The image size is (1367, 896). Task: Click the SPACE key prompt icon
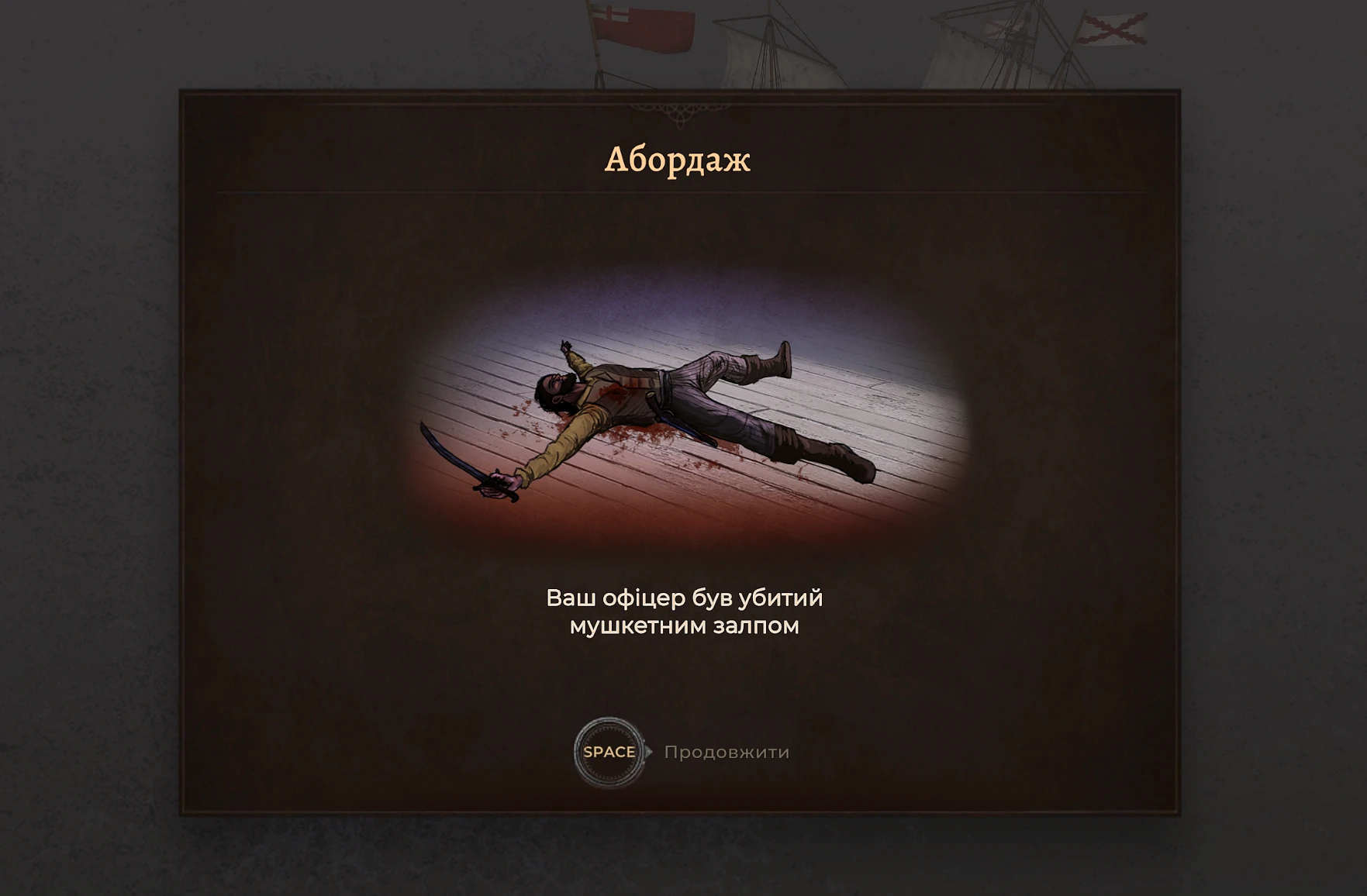point(609,750)
